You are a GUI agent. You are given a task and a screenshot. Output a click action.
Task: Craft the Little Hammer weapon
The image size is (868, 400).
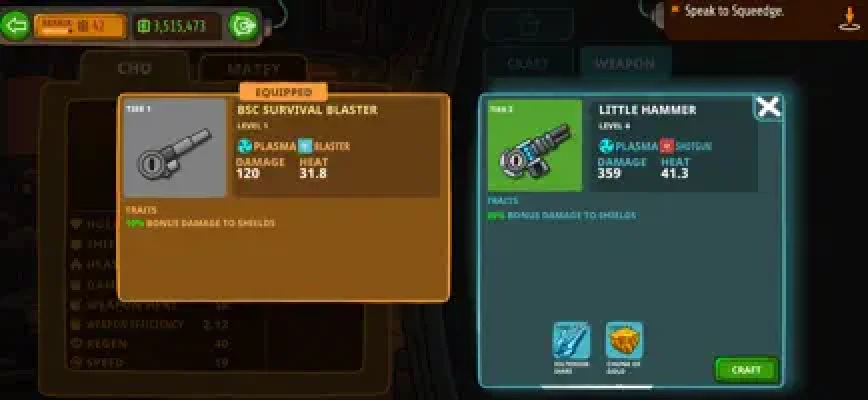tap(746, 369)
